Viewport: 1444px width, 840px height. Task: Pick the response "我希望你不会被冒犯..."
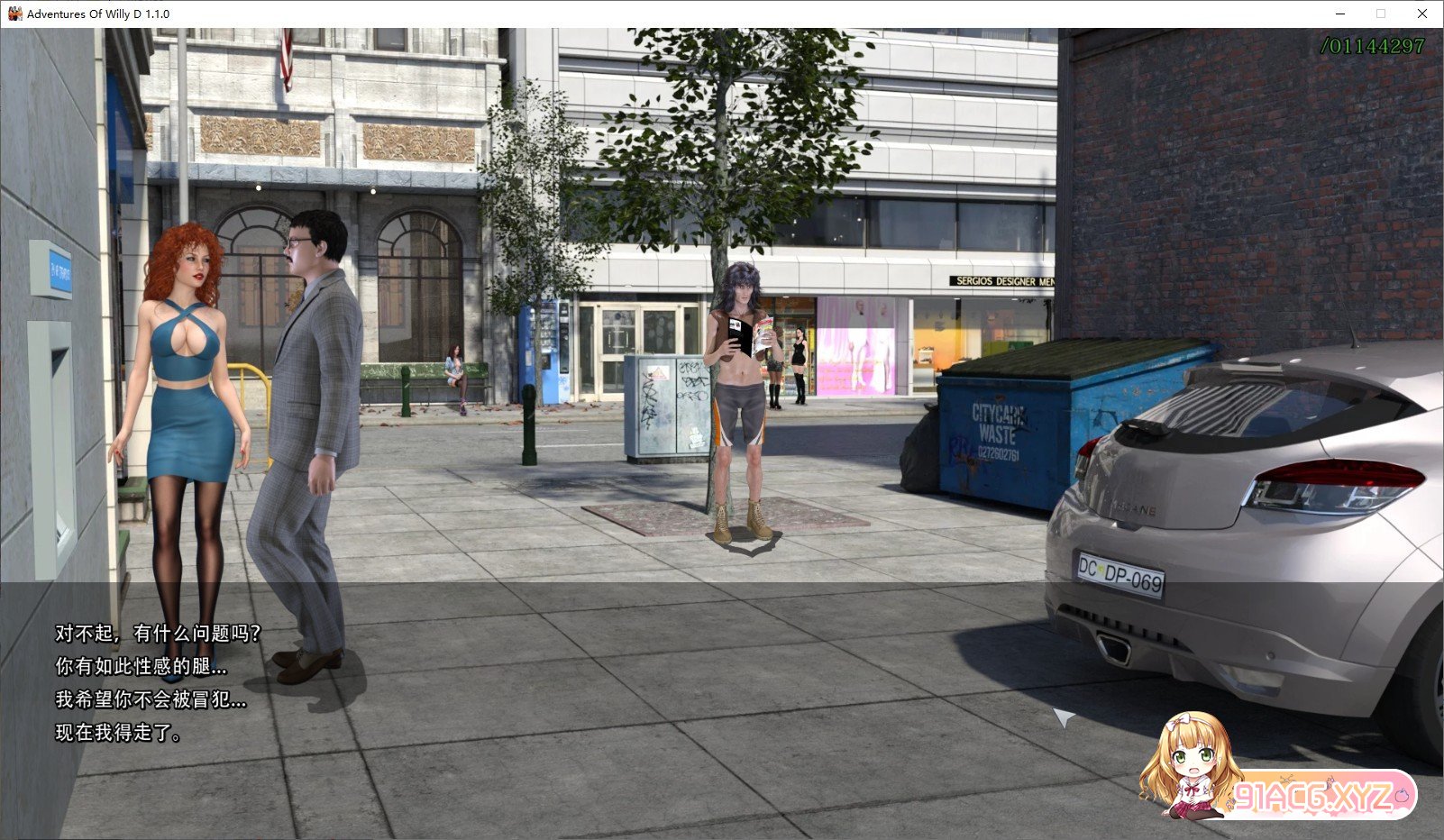pyautogui.click(x=151, y=699)
